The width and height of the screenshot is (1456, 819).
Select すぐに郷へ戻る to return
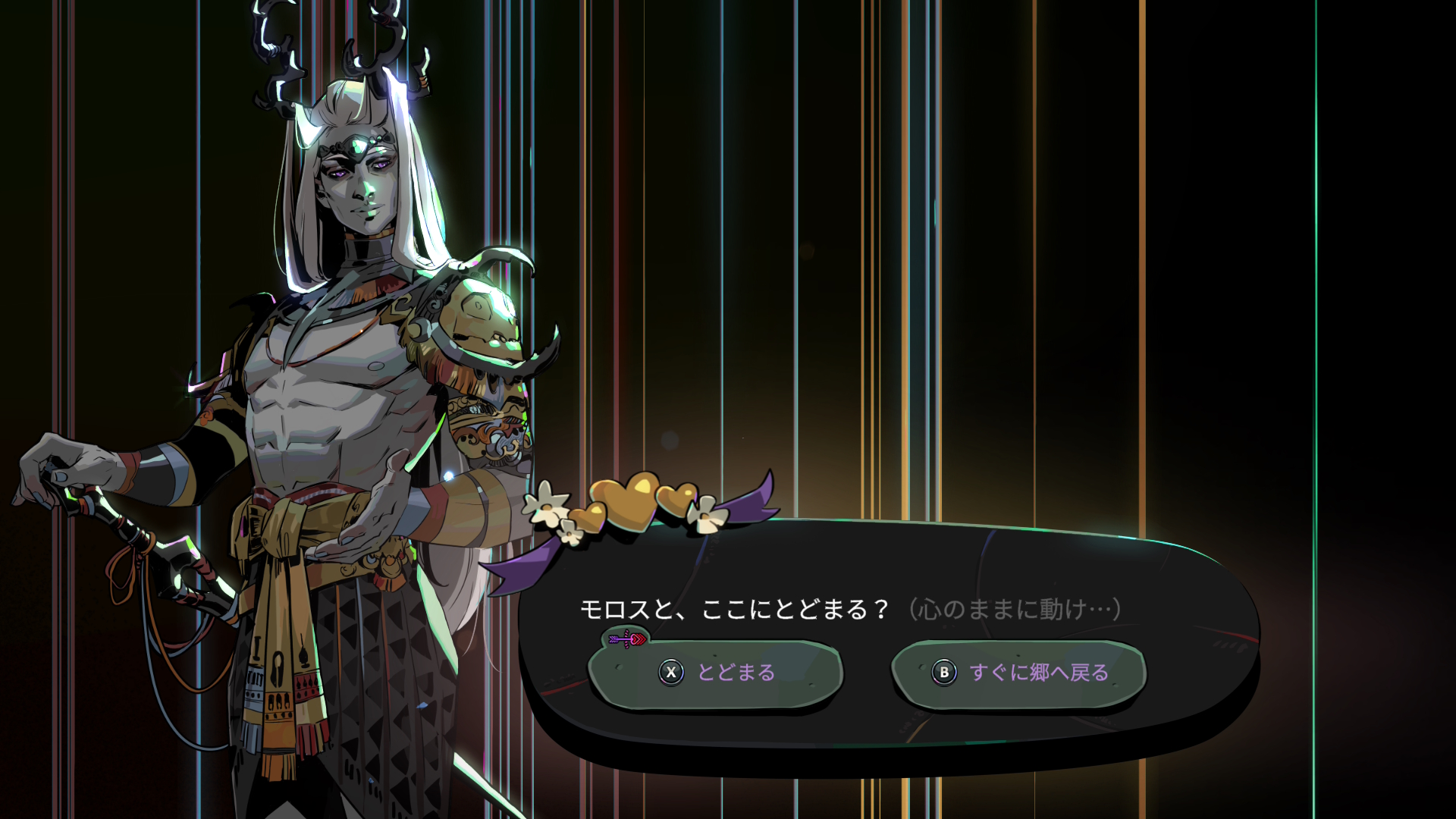(x=1018, y=673)
